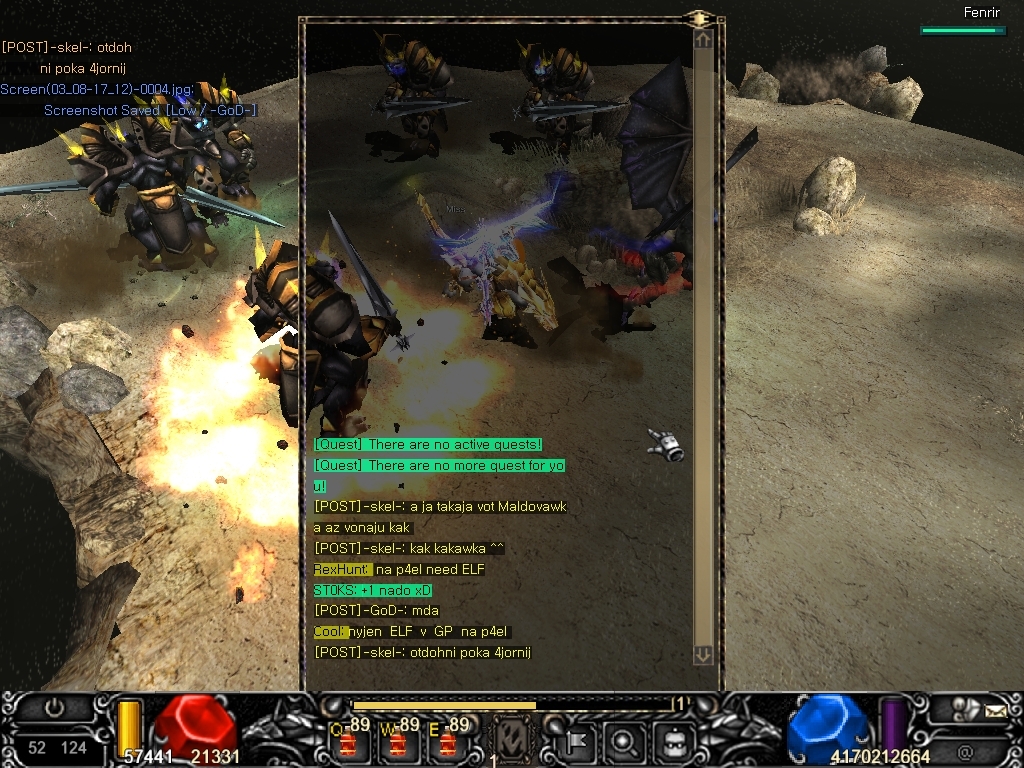Image resolution: width=1024 pixels, height=768 pixels.
Task: Click the chat window's top corner ornament
Action: [x=701, y=18]
